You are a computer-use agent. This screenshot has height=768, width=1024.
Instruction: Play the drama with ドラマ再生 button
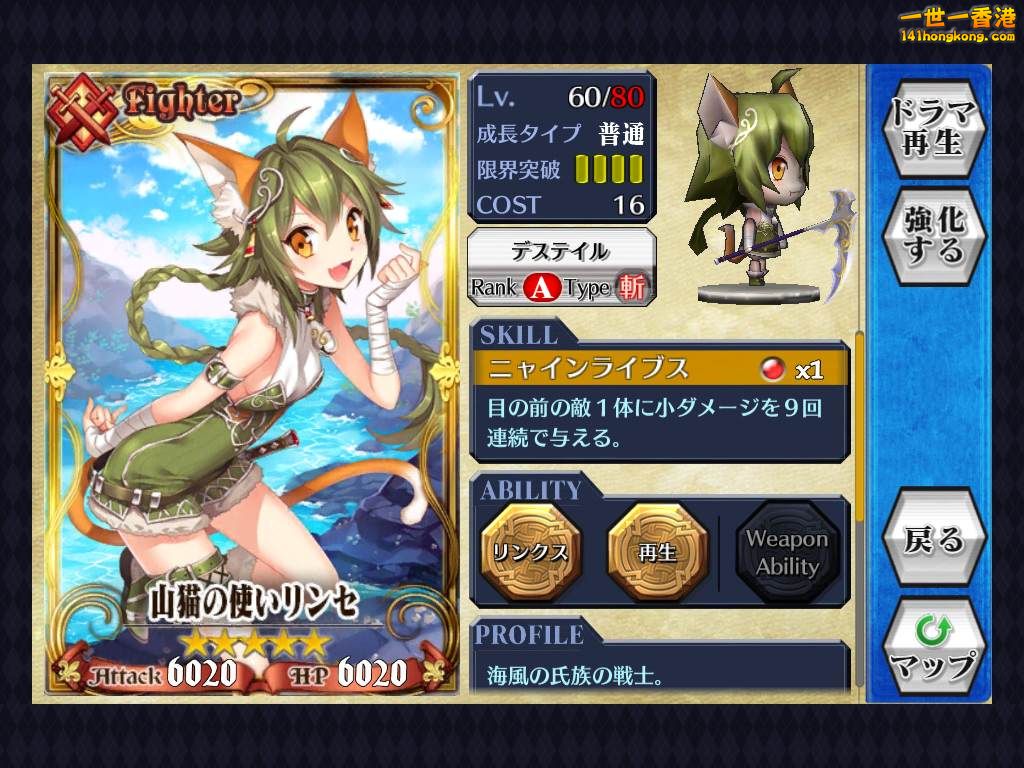(x=933, y=127)
